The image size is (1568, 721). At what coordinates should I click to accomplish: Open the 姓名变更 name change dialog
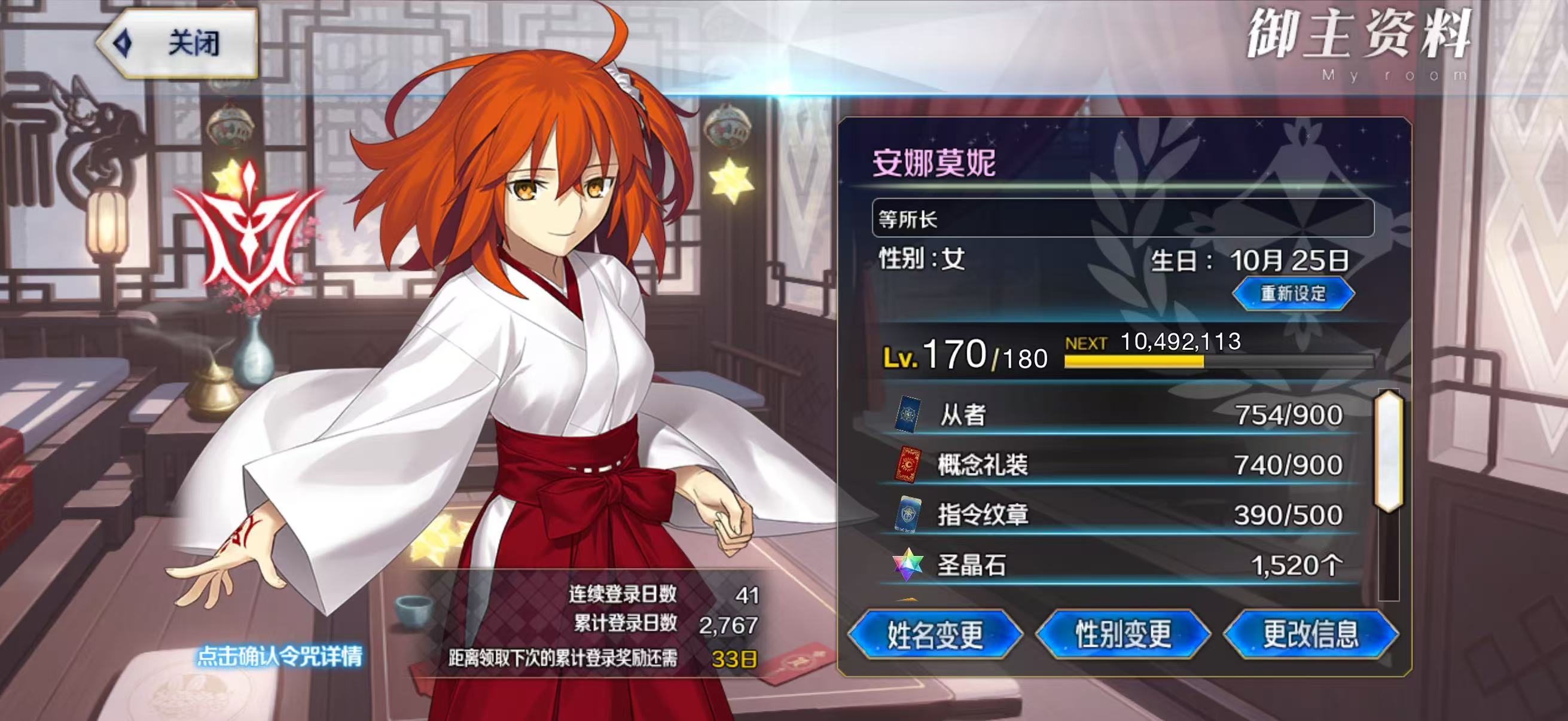click(x=934, y=634)
